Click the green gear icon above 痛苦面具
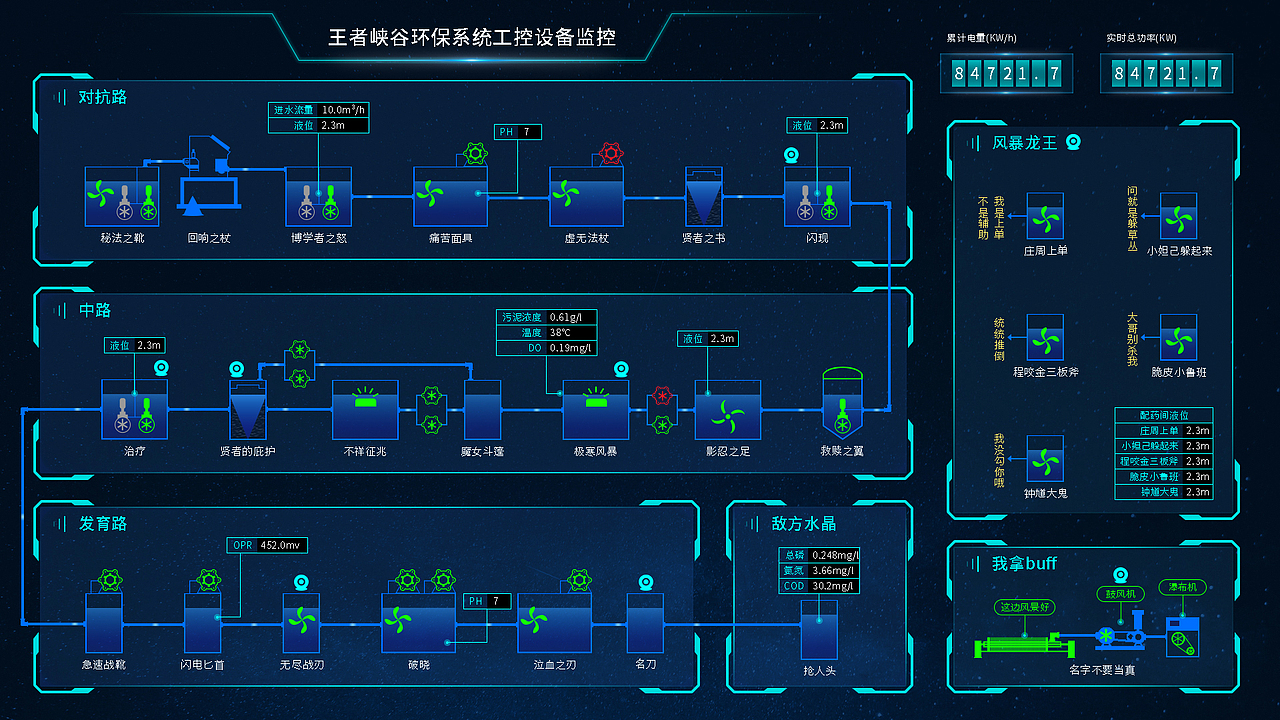Image resolution: width=1280 pixels, height=720 pixels. (474, 153)
